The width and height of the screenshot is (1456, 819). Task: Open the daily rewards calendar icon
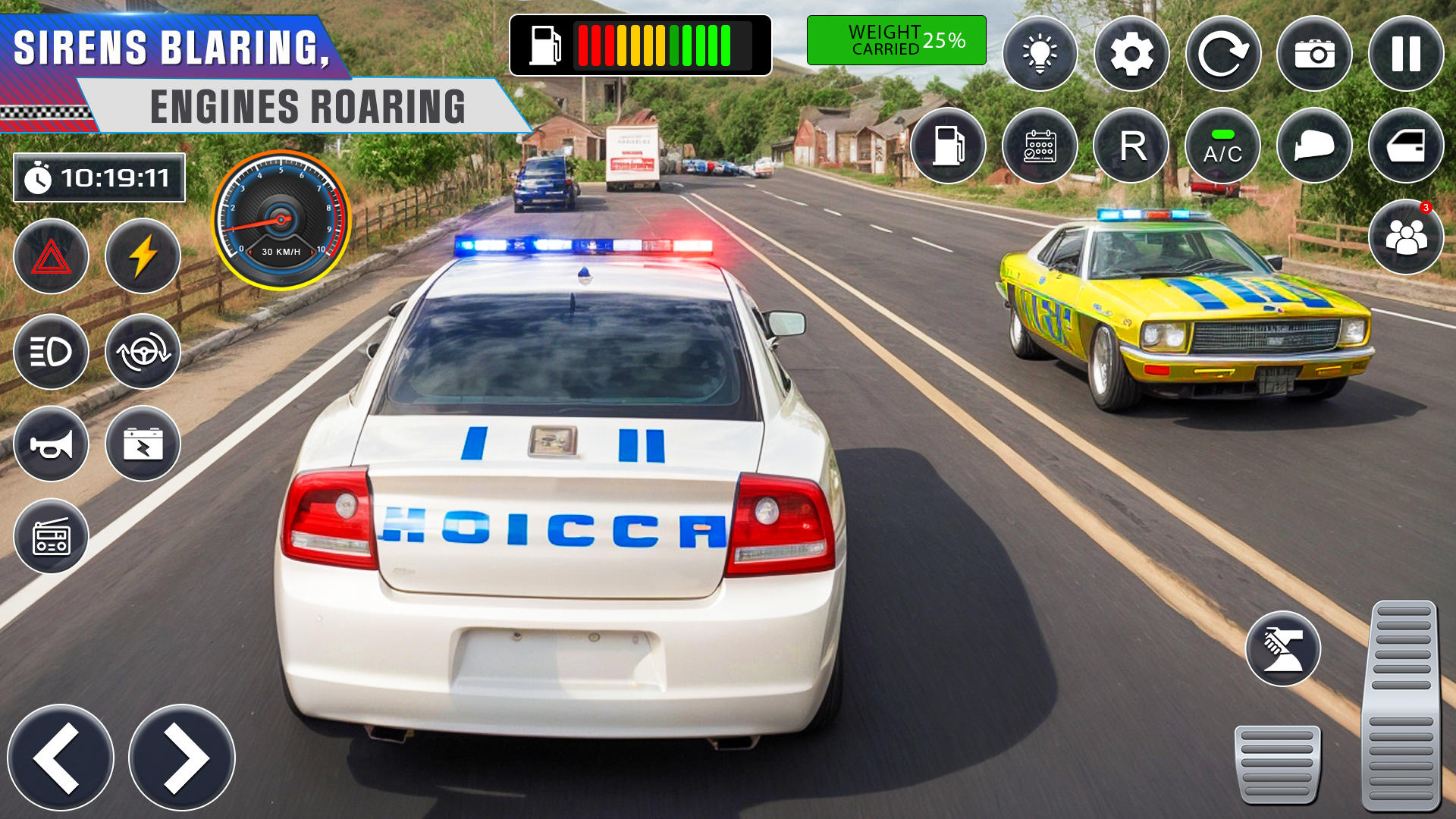click(1039, 146)
